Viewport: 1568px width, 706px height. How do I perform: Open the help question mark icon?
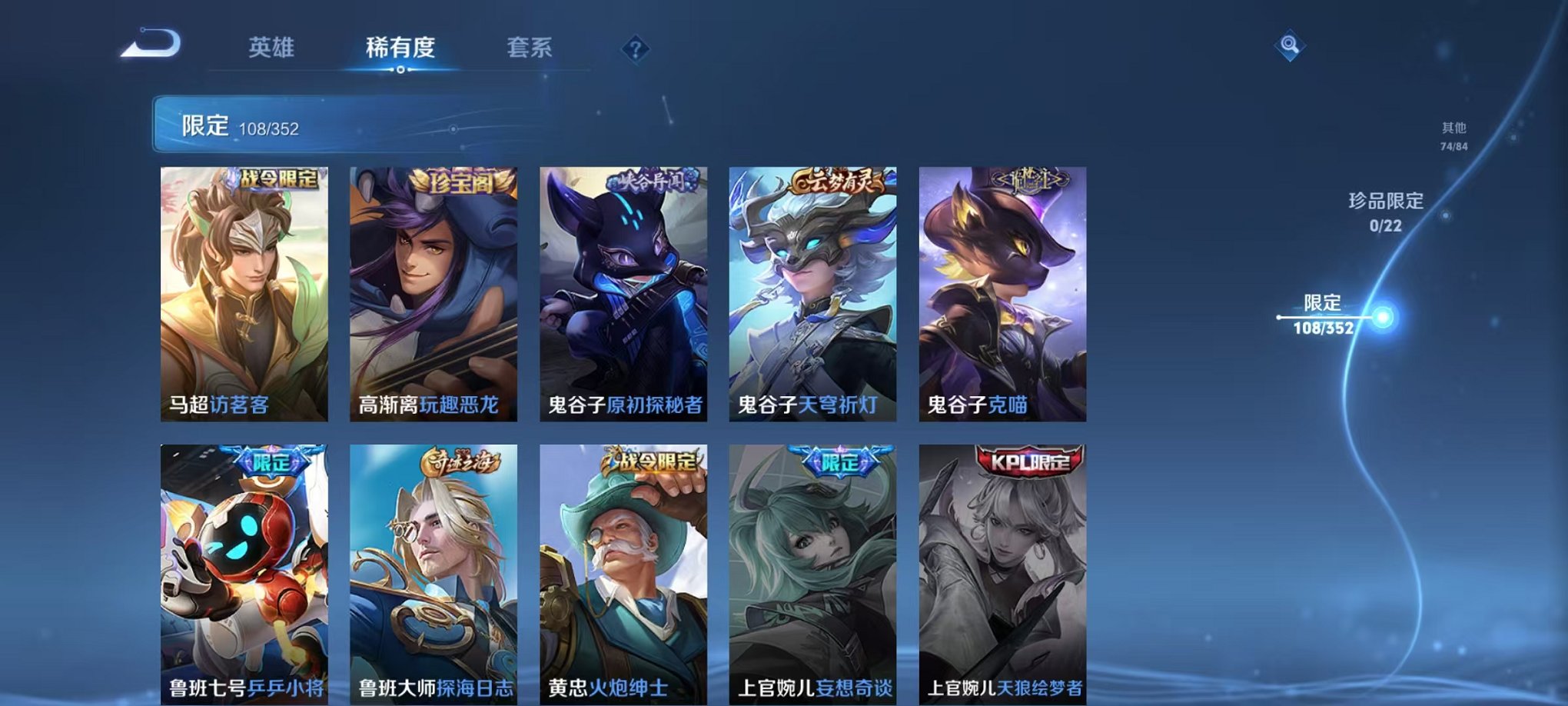633,49
